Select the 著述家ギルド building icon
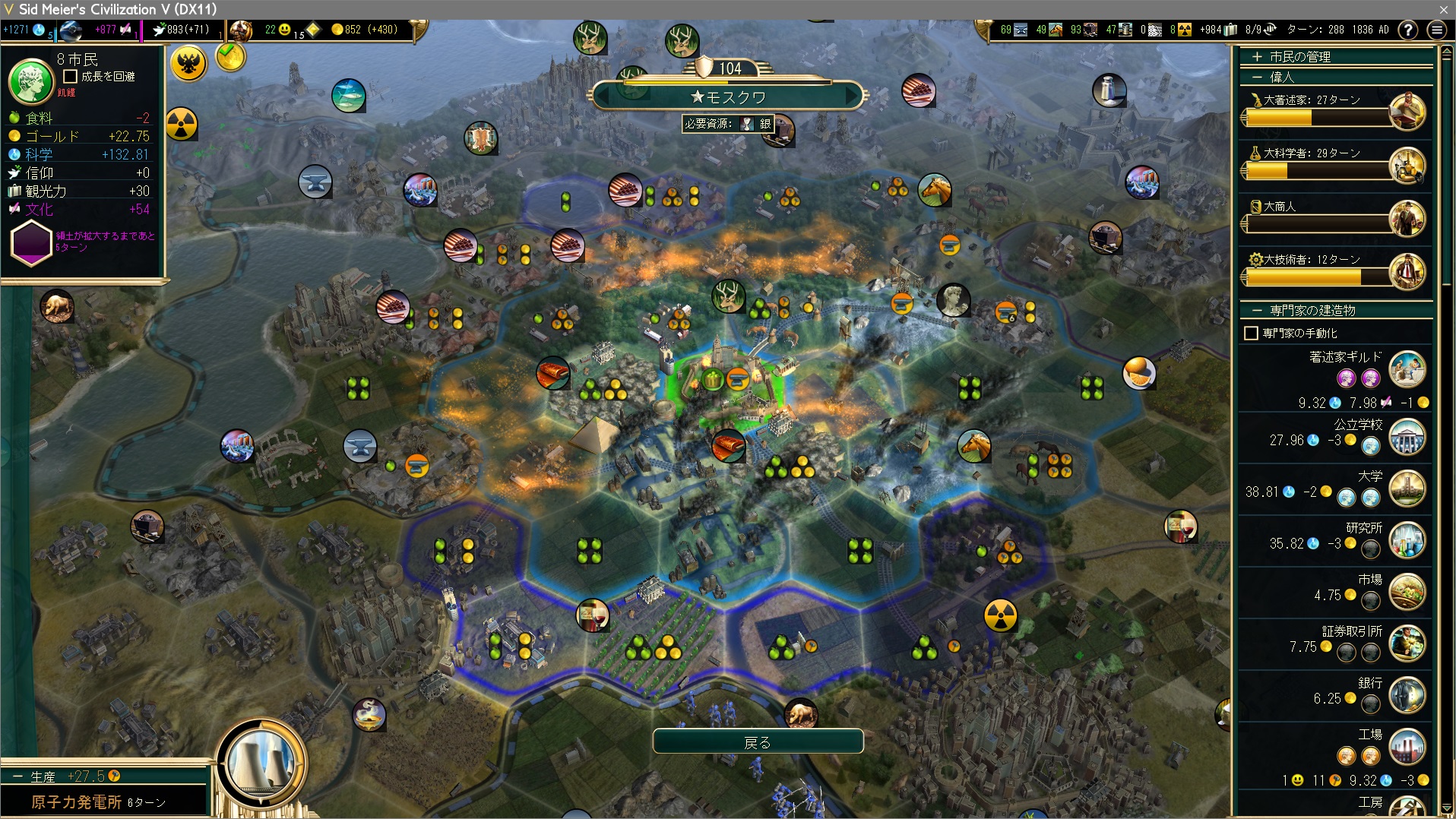This screenshot has height=819, width=1456. point(1407,369)
